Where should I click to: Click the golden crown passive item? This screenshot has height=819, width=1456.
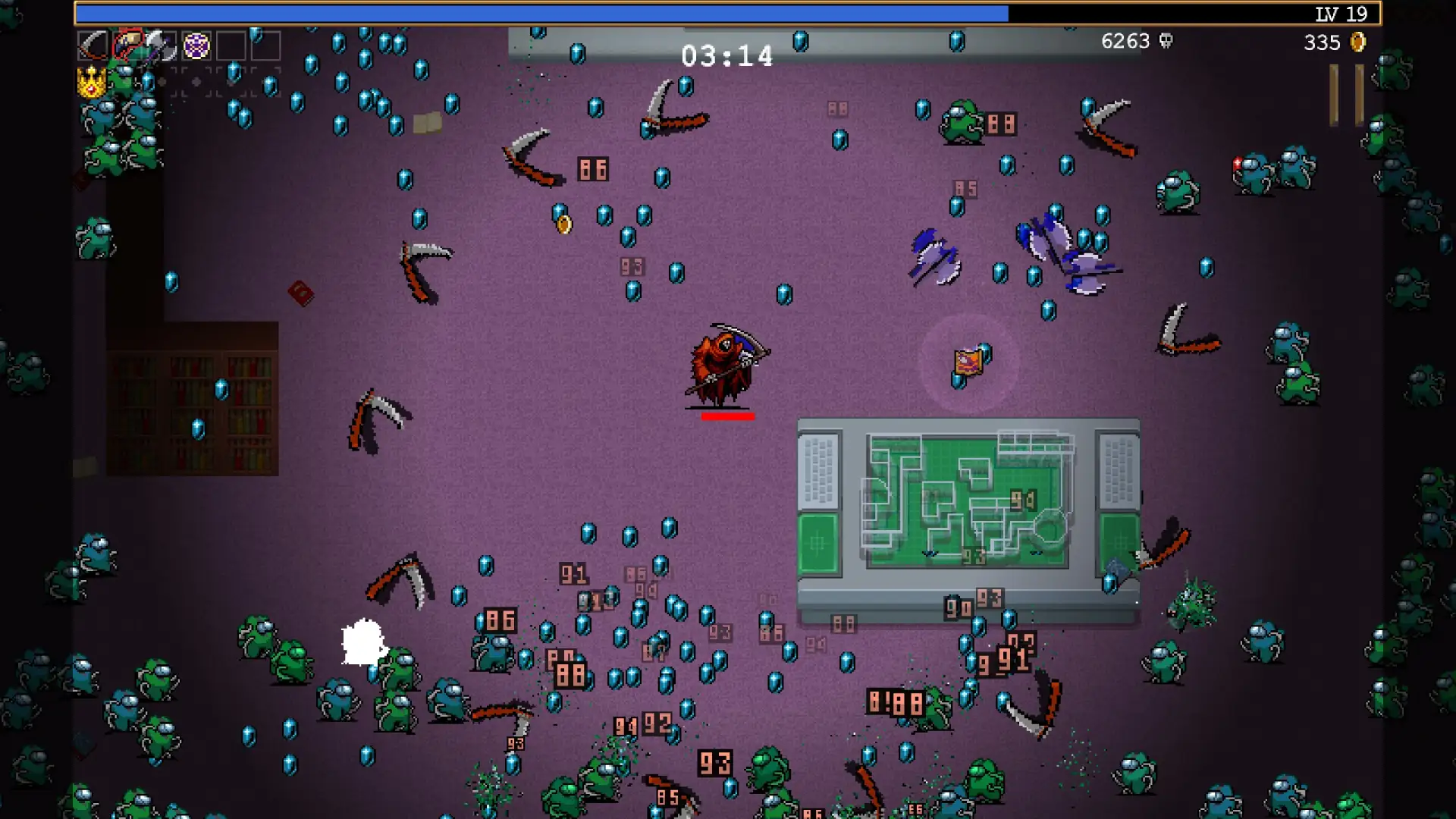tap(92, 82)
